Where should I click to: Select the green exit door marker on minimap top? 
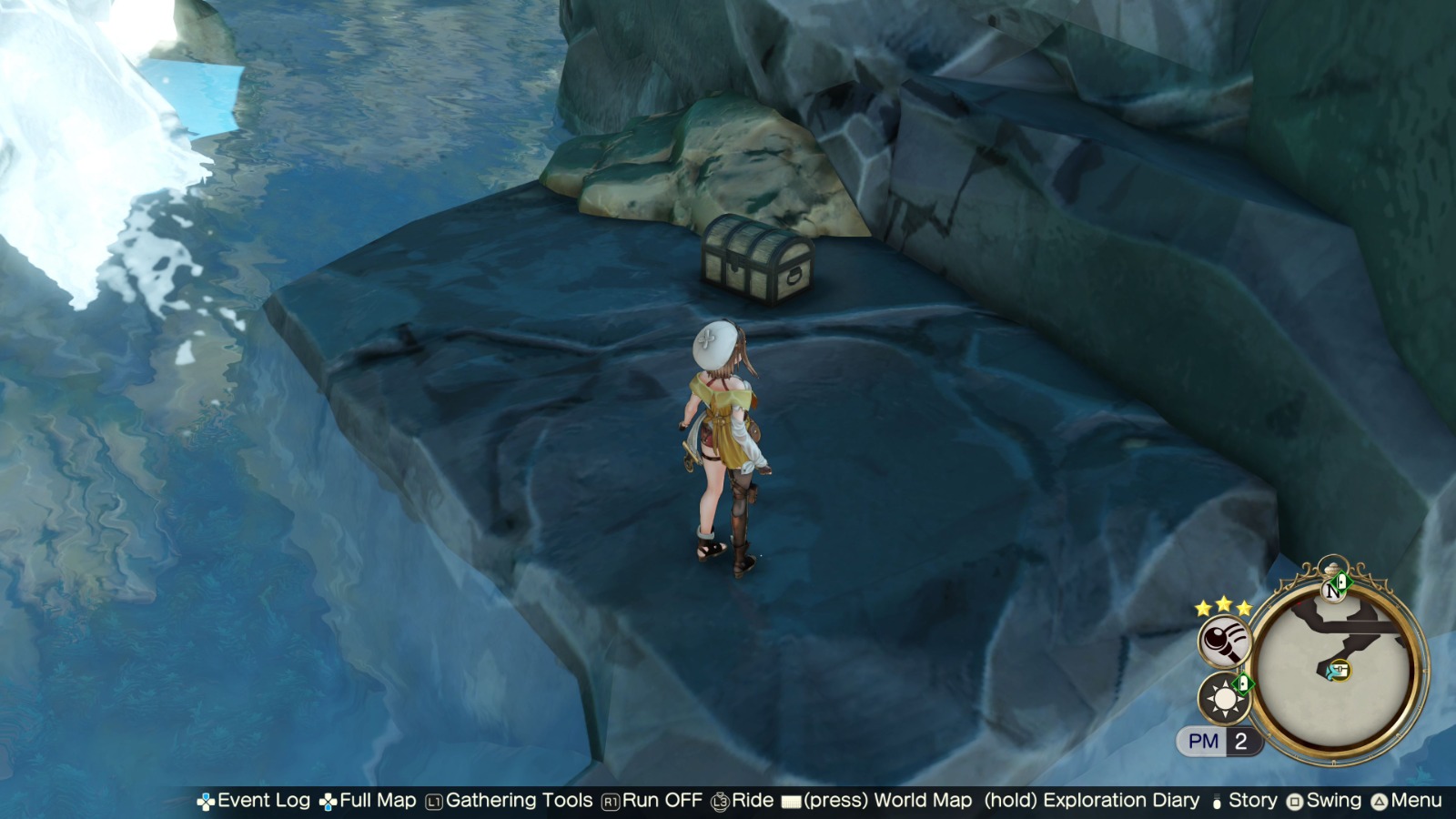[x=1343, y=582]
